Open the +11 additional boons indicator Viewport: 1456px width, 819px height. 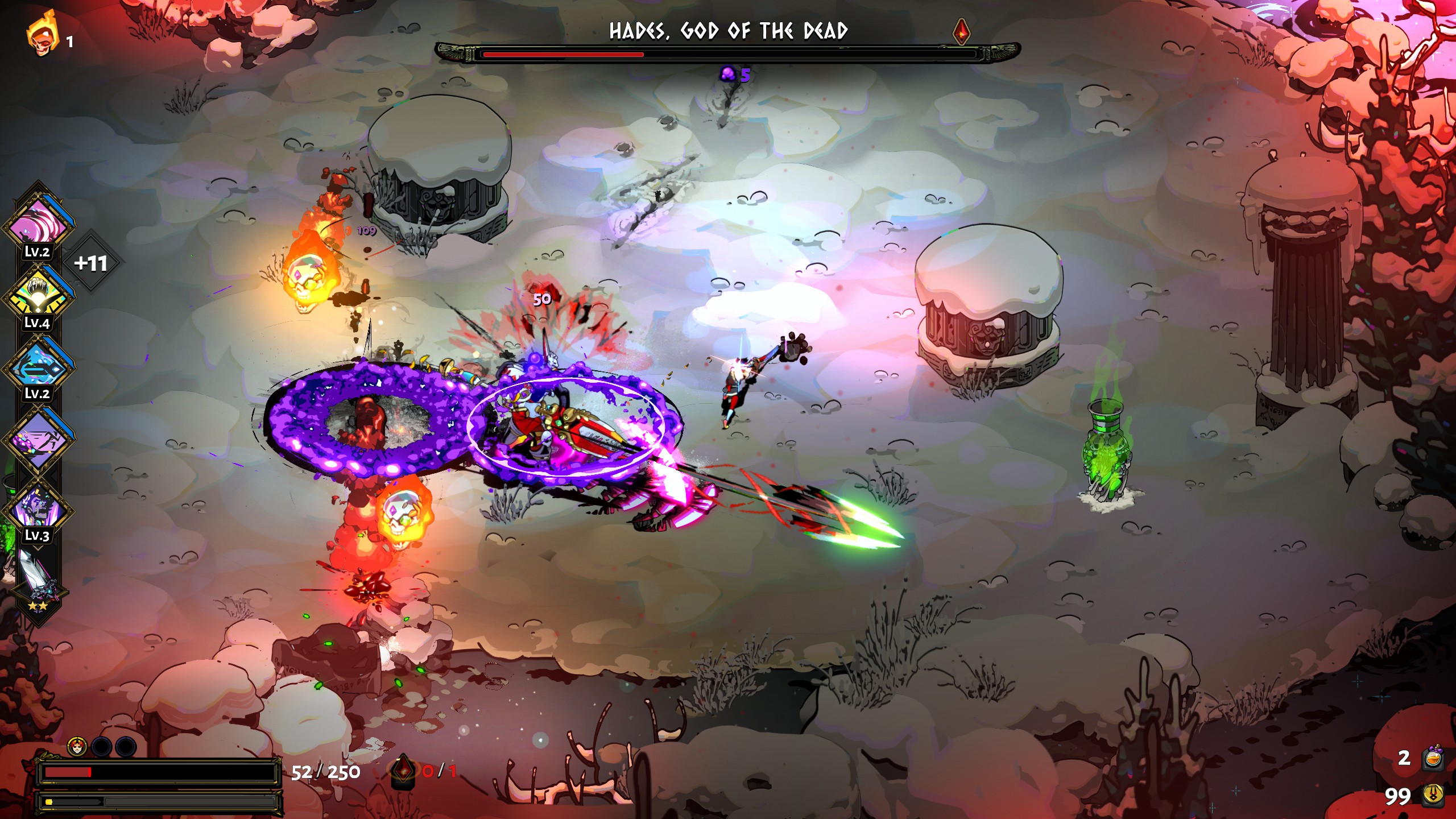(x=91, y=263)
